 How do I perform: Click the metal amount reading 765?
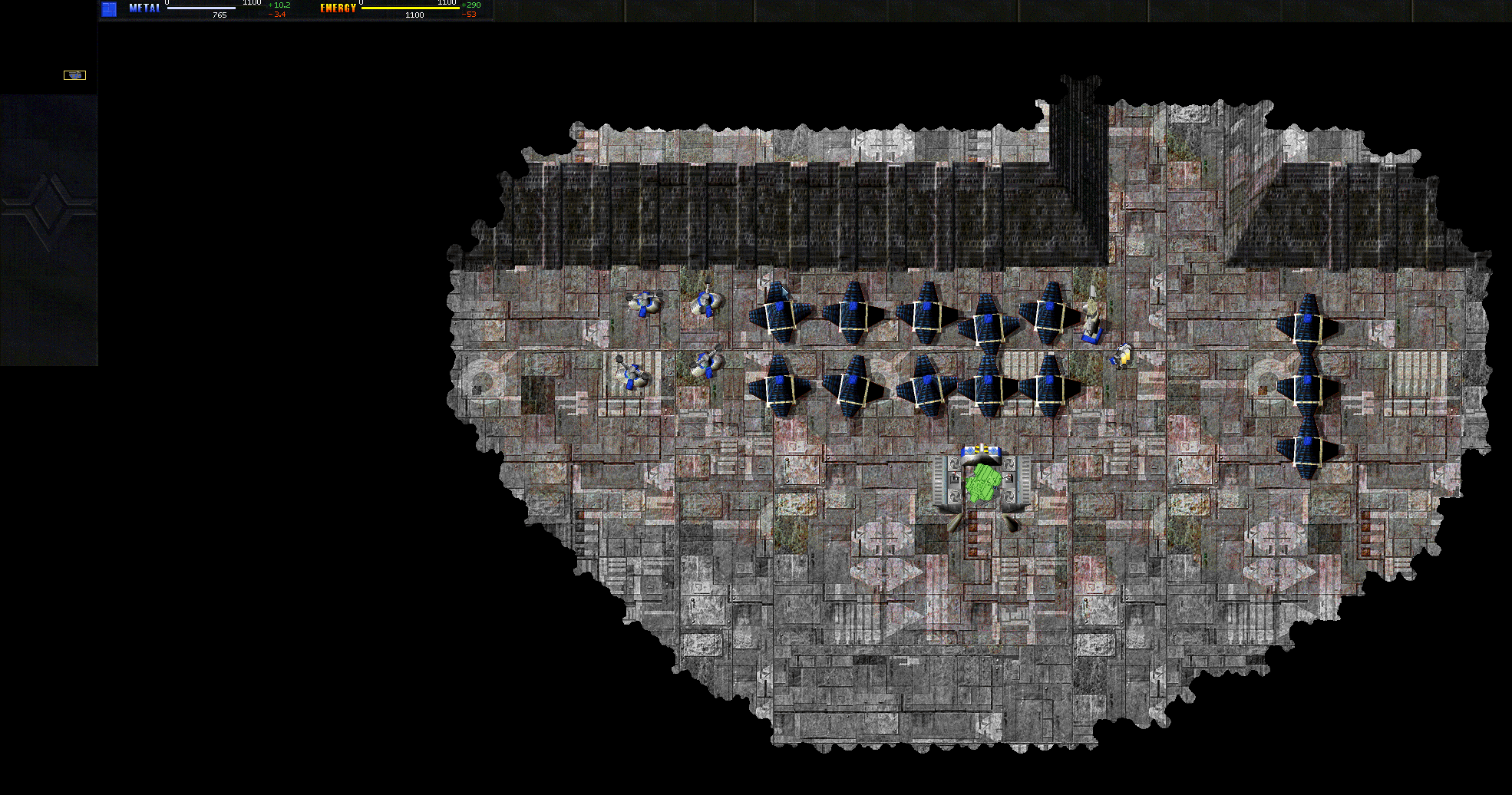tap(220, 14)
